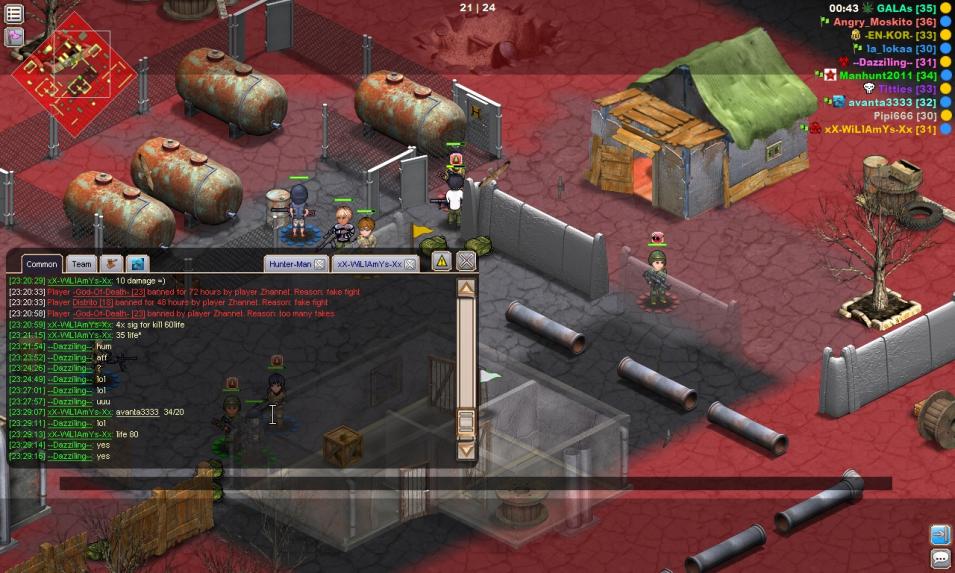The width and height of the screenshot is (955, 573).
Task: Open the blue picture icon chat tab
Action: (x=137, y=264)
